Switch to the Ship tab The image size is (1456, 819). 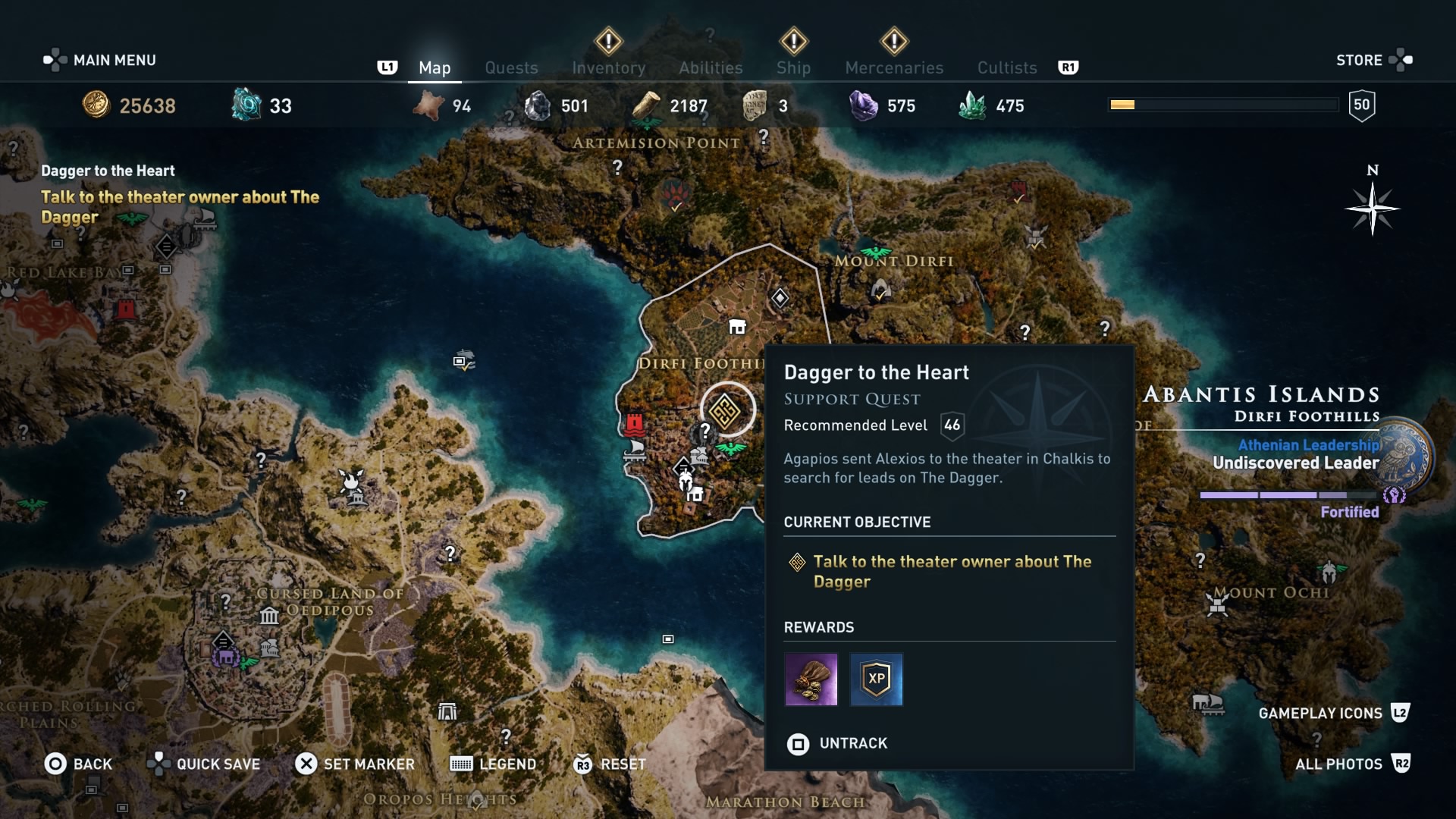pyautogui.click(x=793, y=67)
